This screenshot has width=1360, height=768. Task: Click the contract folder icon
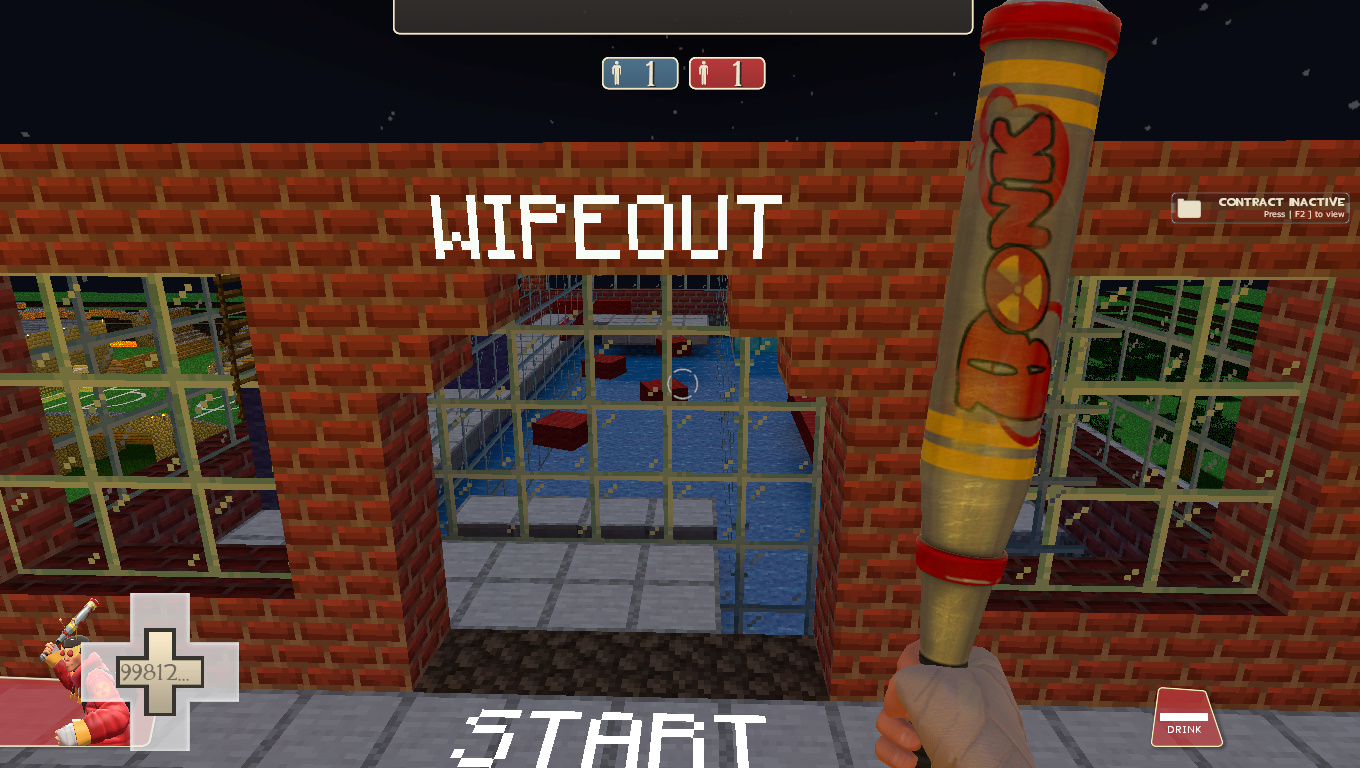tap(1189, 206)
